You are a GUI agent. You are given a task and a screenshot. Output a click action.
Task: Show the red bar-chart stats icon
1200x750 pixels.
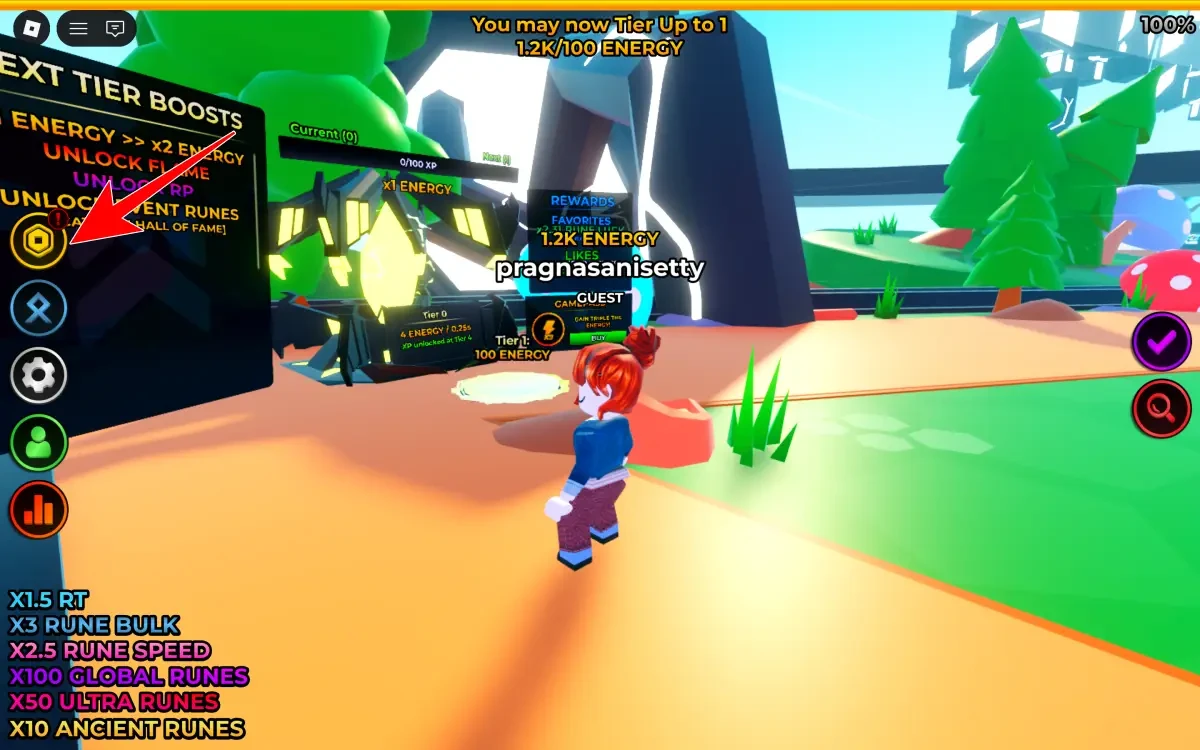click(39, 511)
